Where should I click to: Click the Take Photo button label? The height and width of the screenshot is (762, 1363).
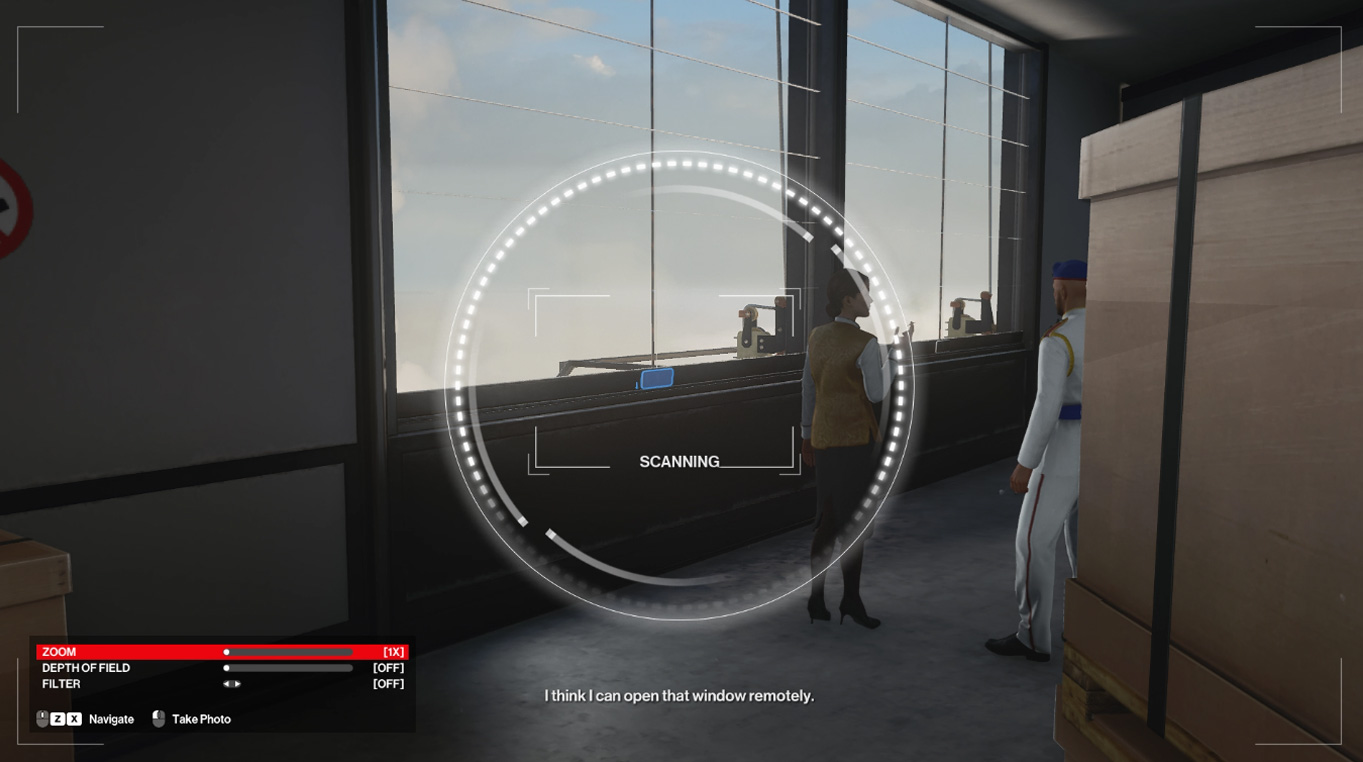click(200, 718)
